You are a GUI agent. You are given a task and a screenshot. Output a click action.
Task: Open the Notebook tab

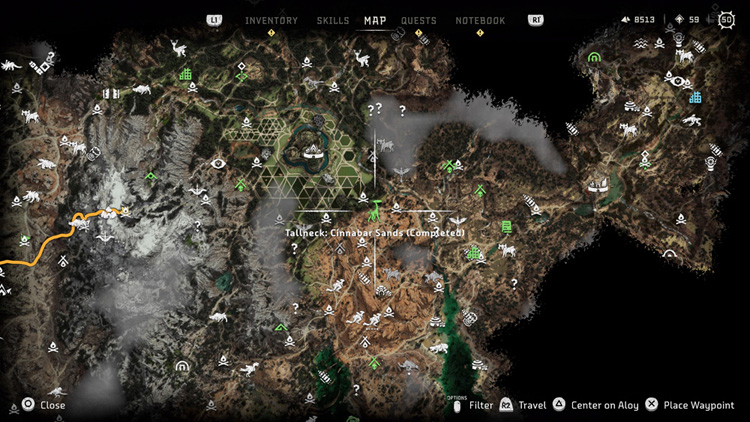480,20
